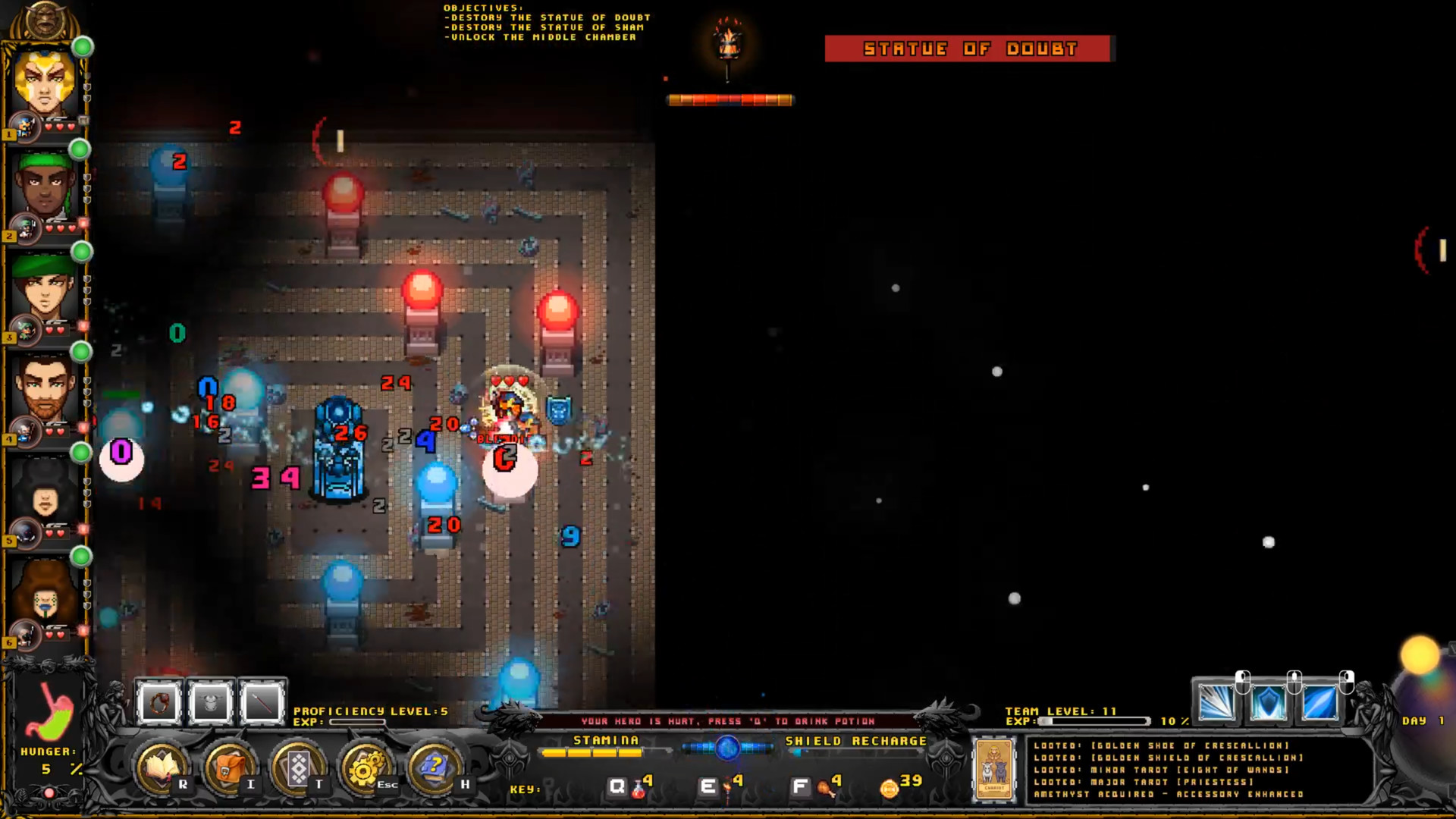Open the tarot card deck menu

297,767
